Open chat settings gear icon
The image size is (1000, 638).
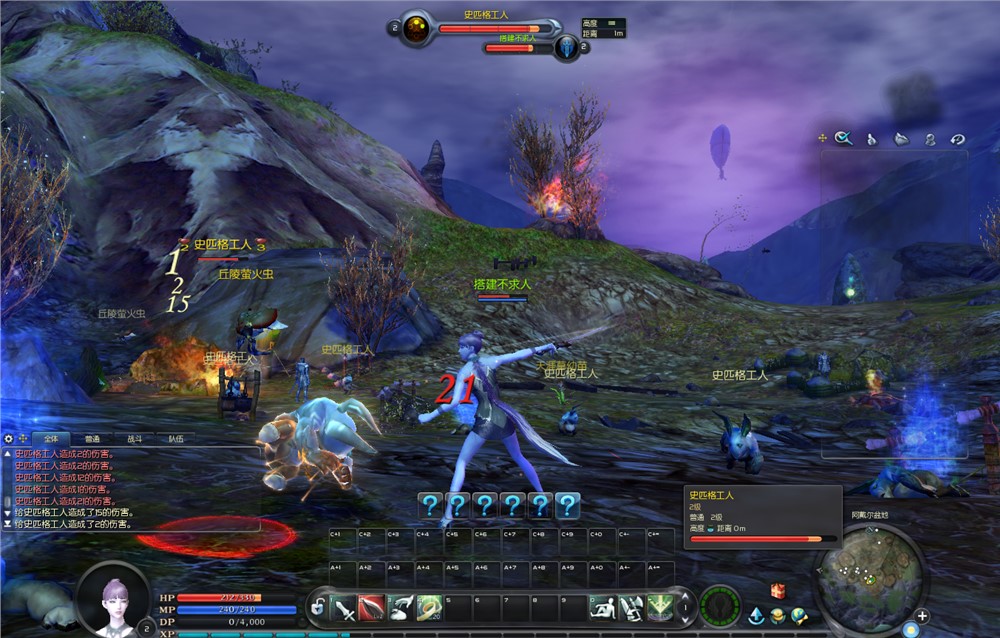click(x=9, y=438)
